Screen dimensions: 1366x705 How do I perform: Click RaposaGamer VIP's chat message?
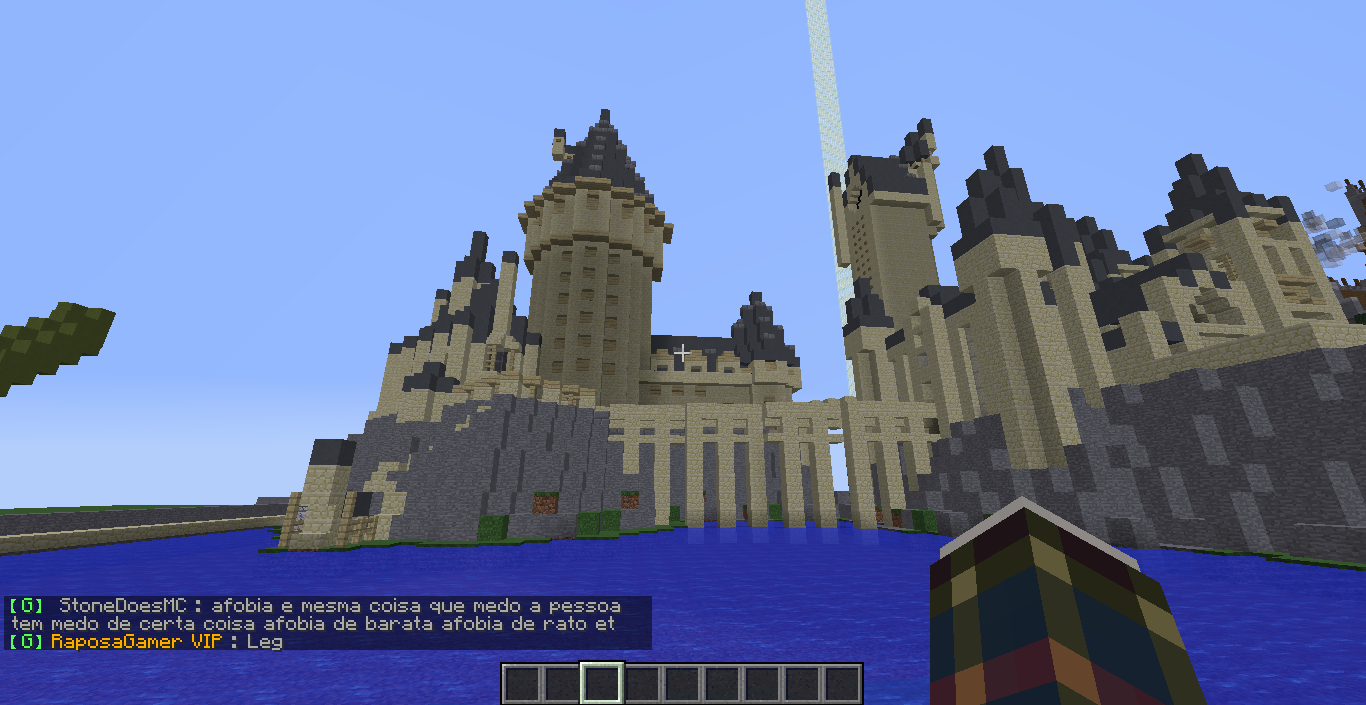(x=264, y=641)
